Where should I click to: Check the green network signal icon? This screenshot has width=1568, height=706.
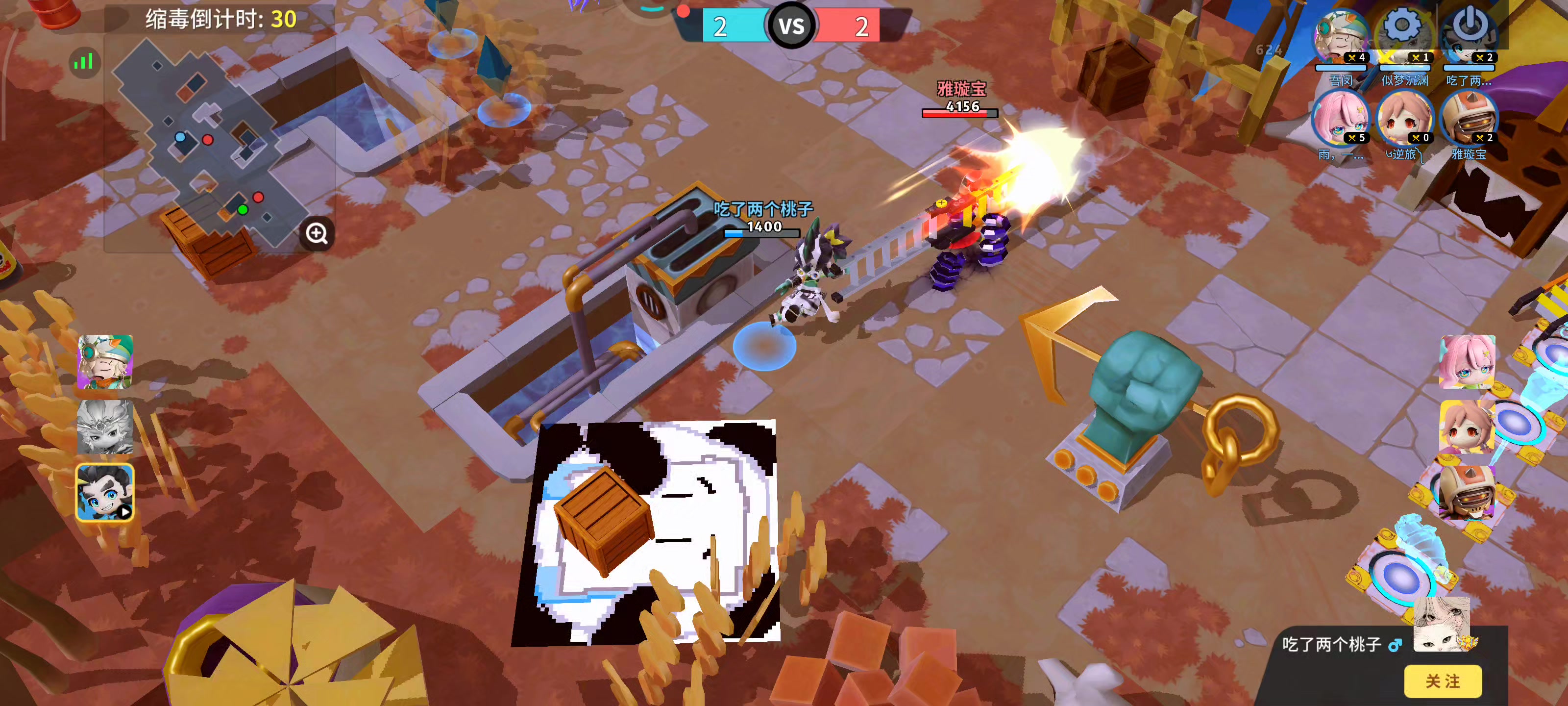83,61
